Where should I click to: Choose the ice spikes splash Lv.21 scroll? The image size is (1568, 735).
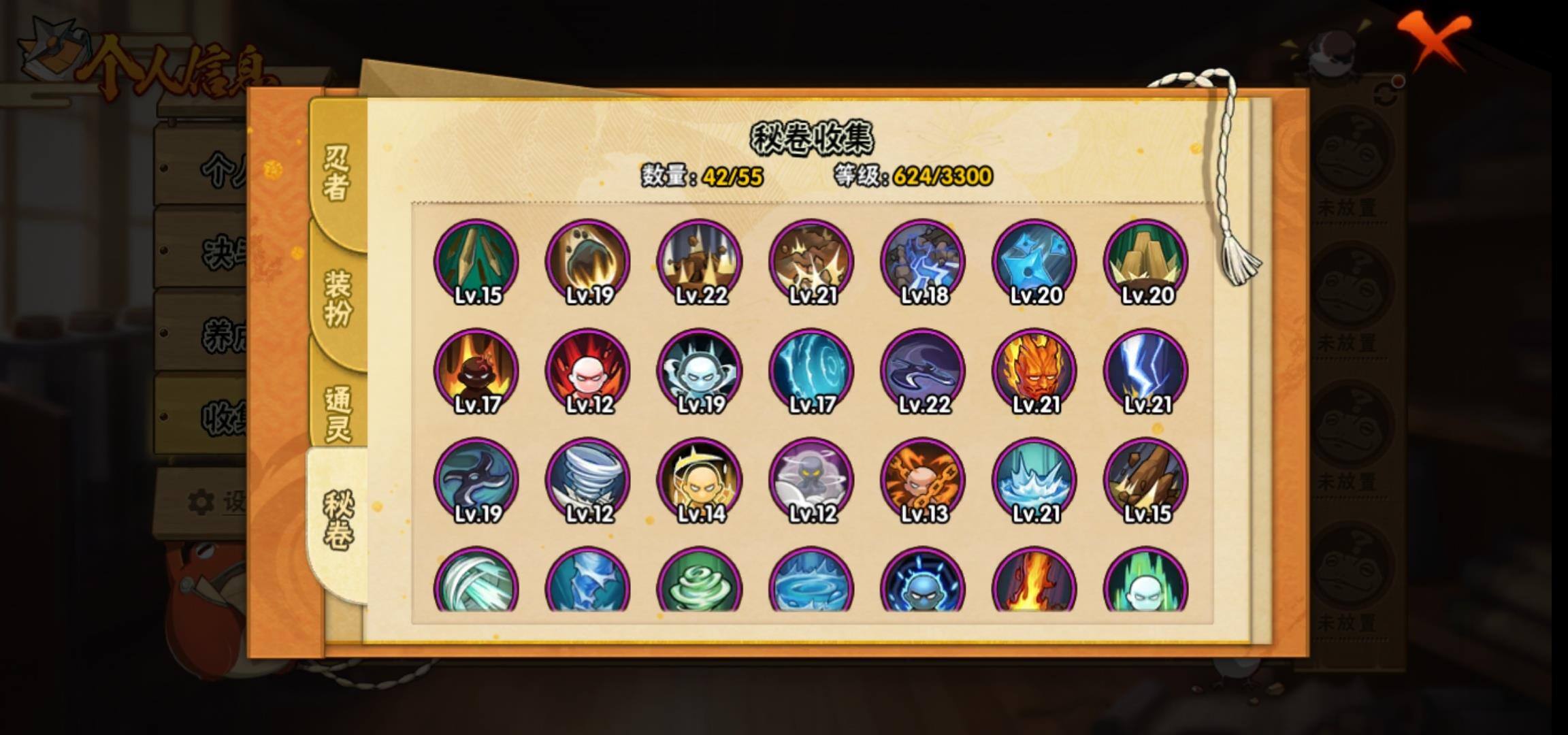[1034, 480]
